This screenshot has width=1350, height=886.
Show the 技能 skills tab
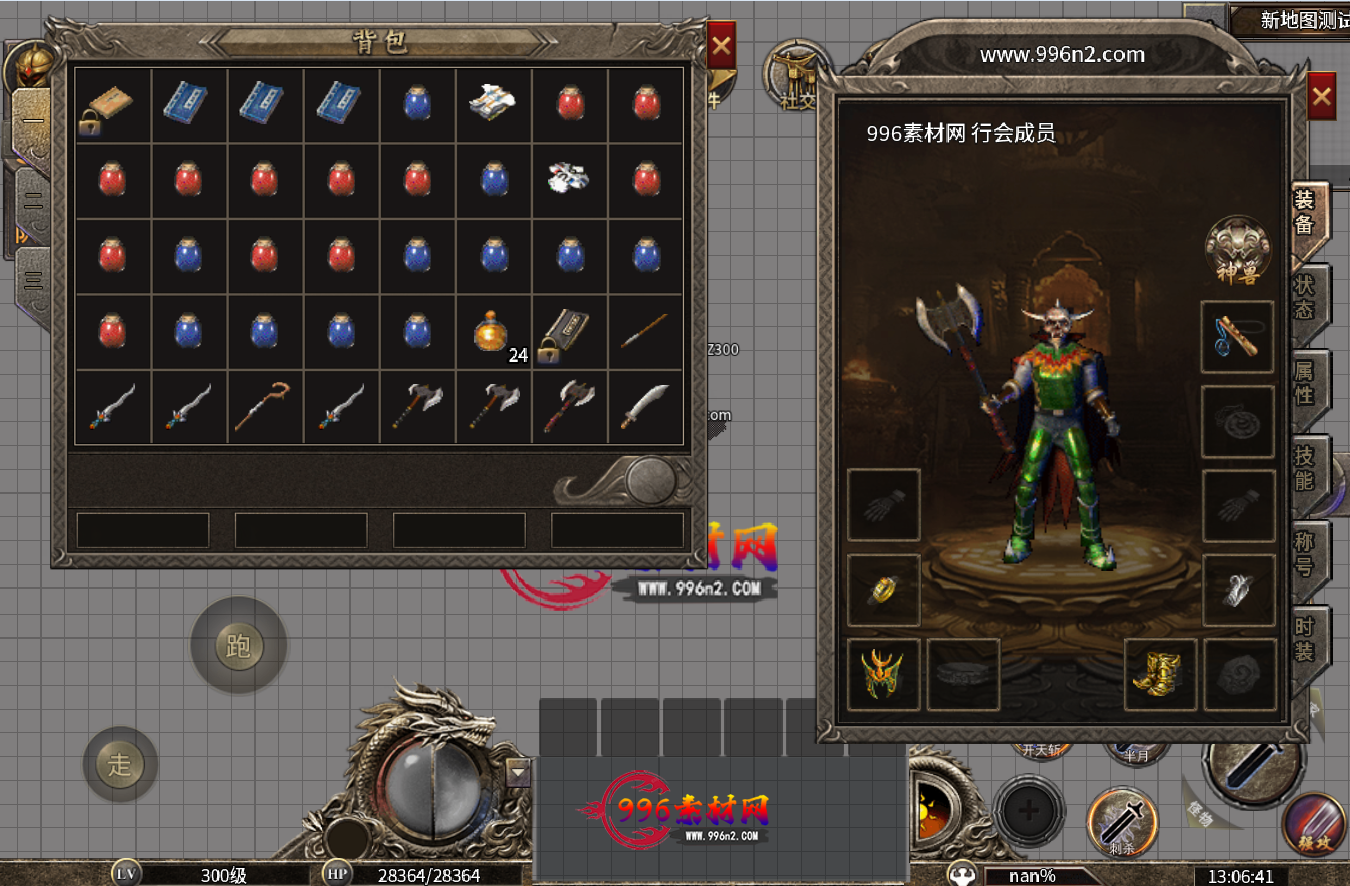coord(1305,467)
